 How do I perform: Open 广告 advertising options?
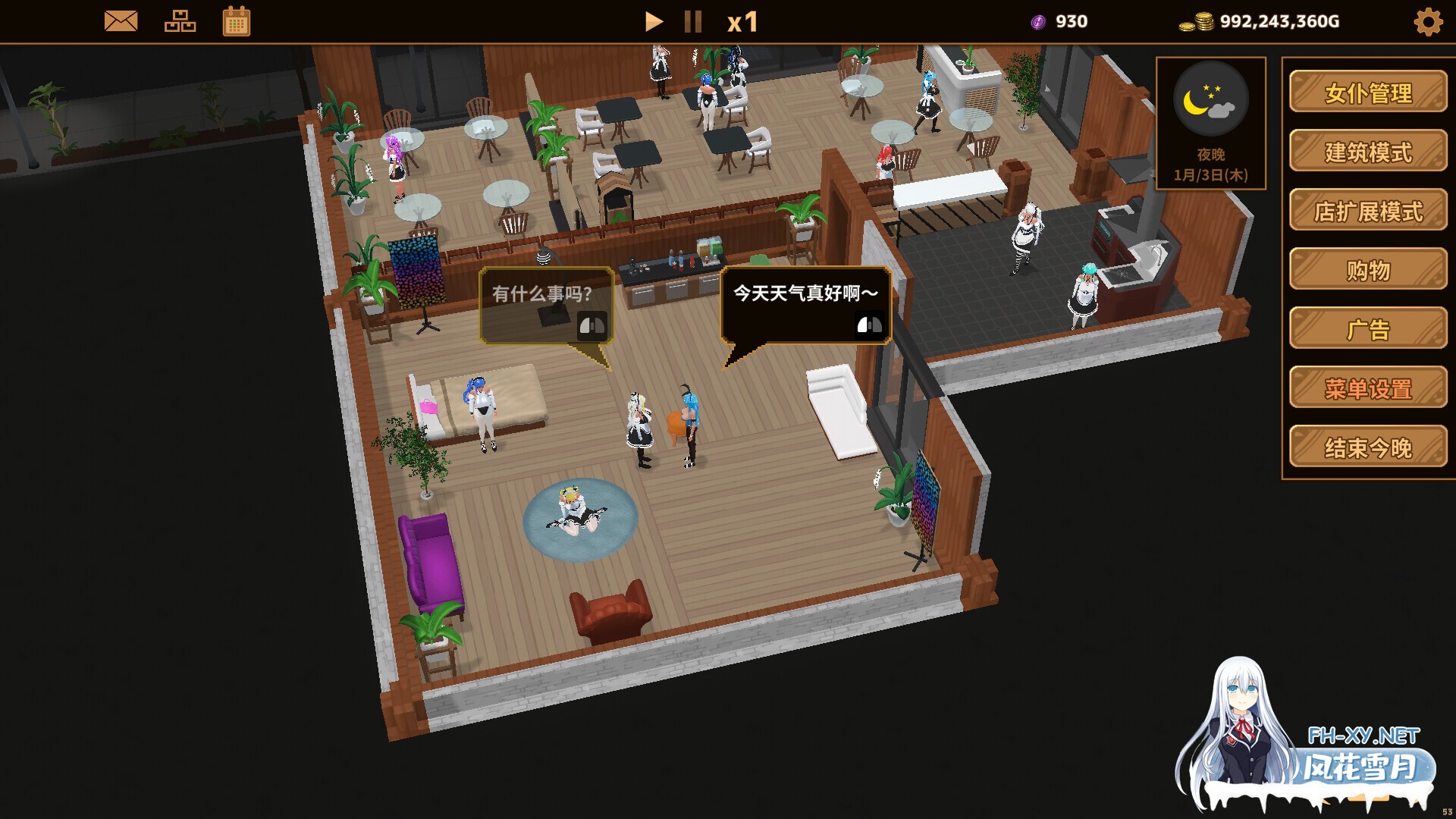pyautogui.click(x=1367, y=329)
